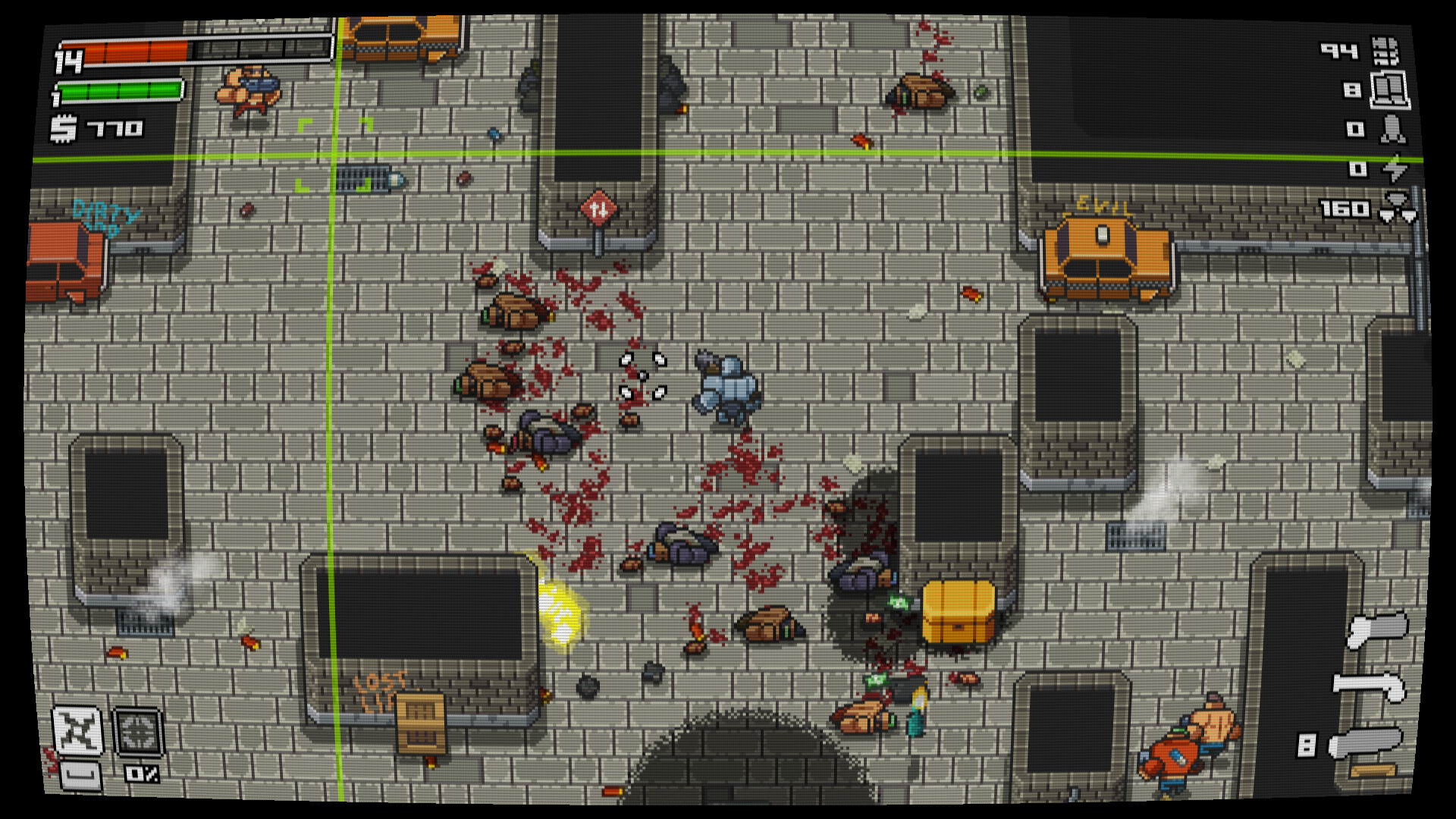Select the rocket ammo icon
Screen dimensions: 1456x819
pyautogui.click(x=1392, y=129)
